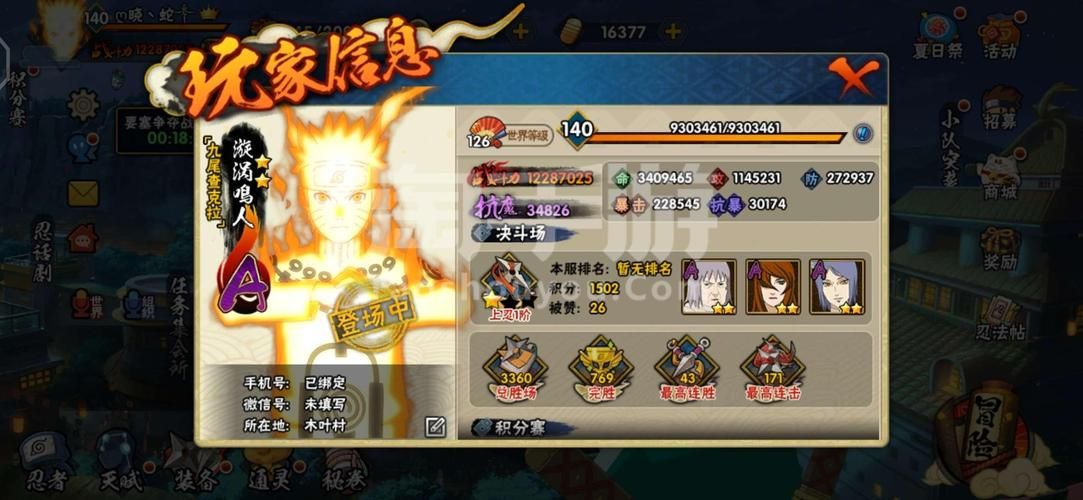
Task: Tap the edit pencil icon beside 木叶村
Action: [x=435, y=426]
